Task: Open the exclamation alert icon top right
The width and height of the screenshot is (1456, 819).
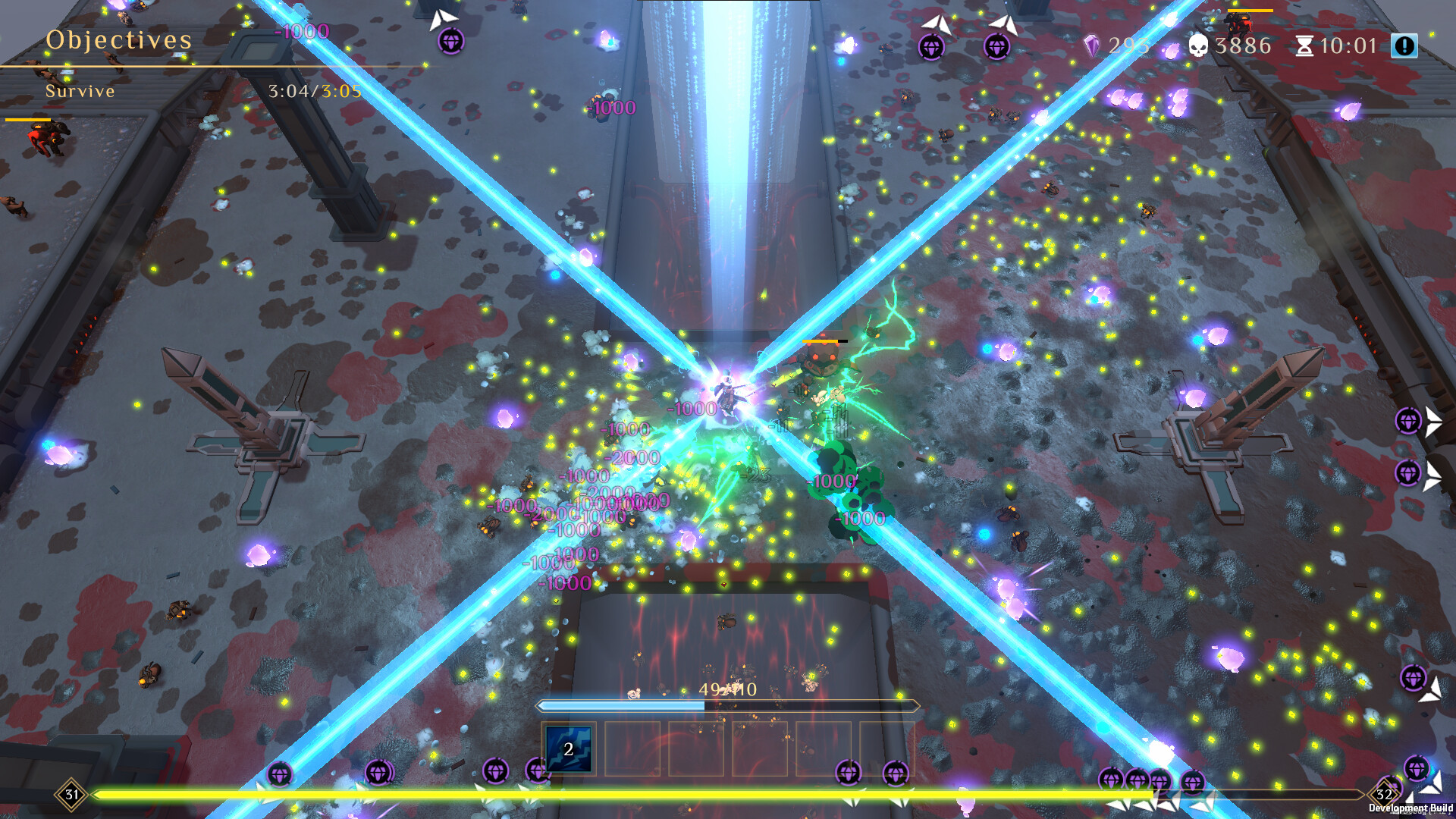Action: (1406, 45)
